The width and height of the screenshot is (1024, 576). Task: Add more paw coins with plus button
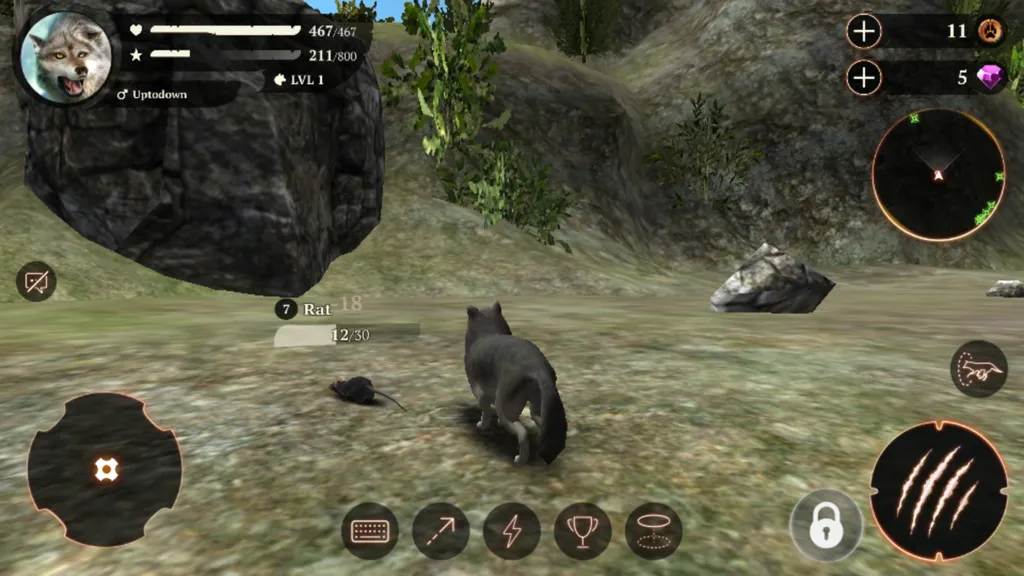pyautogui.click(x=864, y=31)
